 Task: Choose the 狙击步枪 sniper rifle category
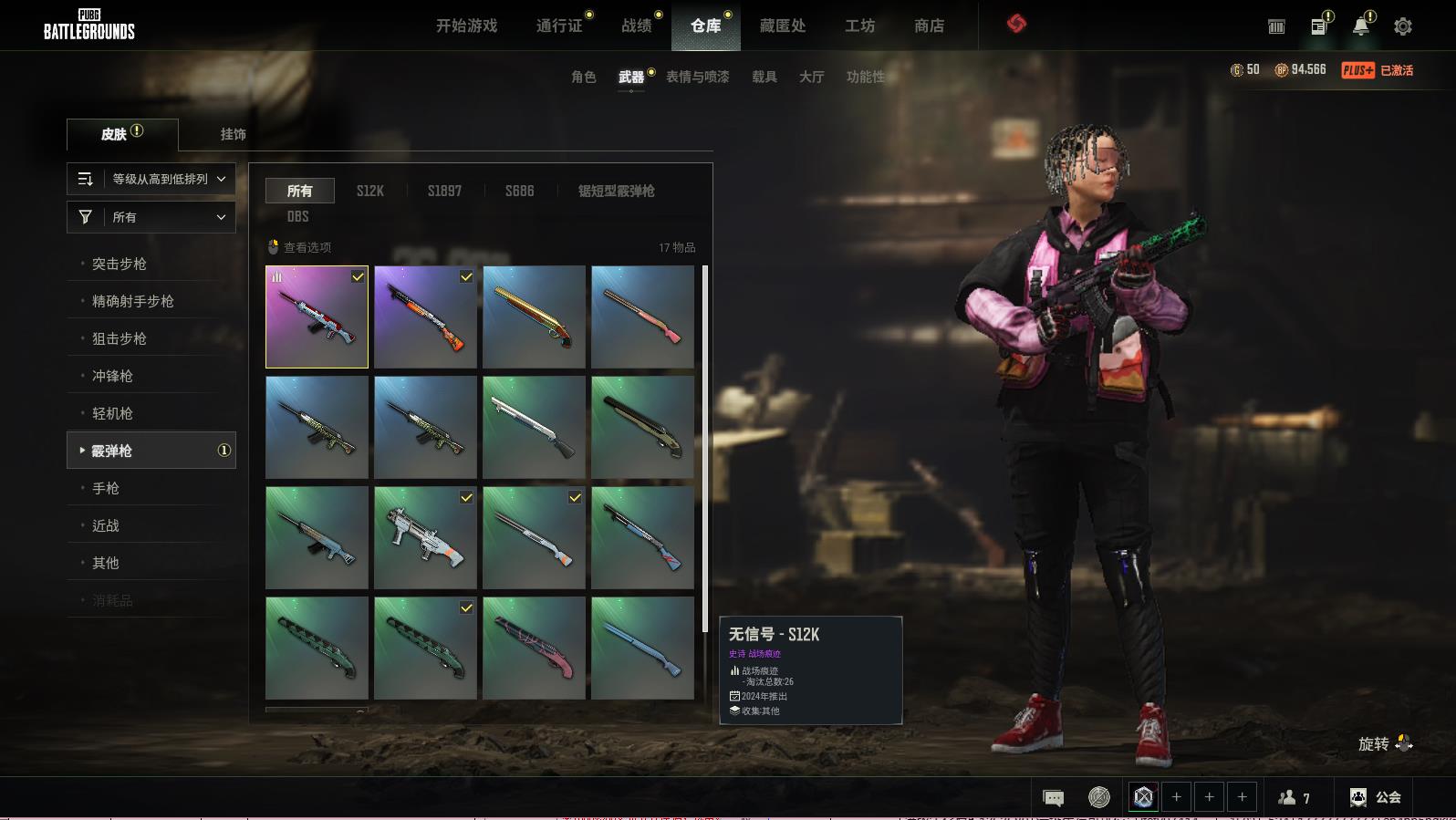point(120,338)
